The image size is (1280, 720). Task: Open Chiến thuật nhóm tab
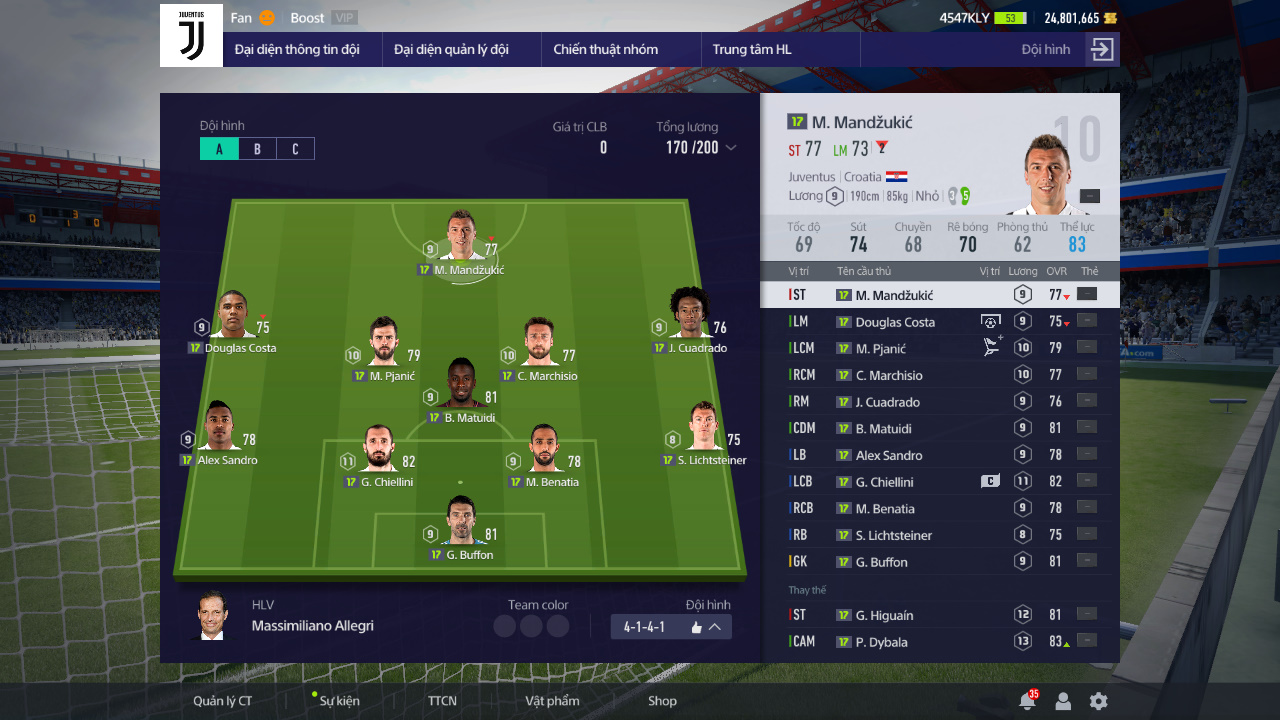point(606,49)
